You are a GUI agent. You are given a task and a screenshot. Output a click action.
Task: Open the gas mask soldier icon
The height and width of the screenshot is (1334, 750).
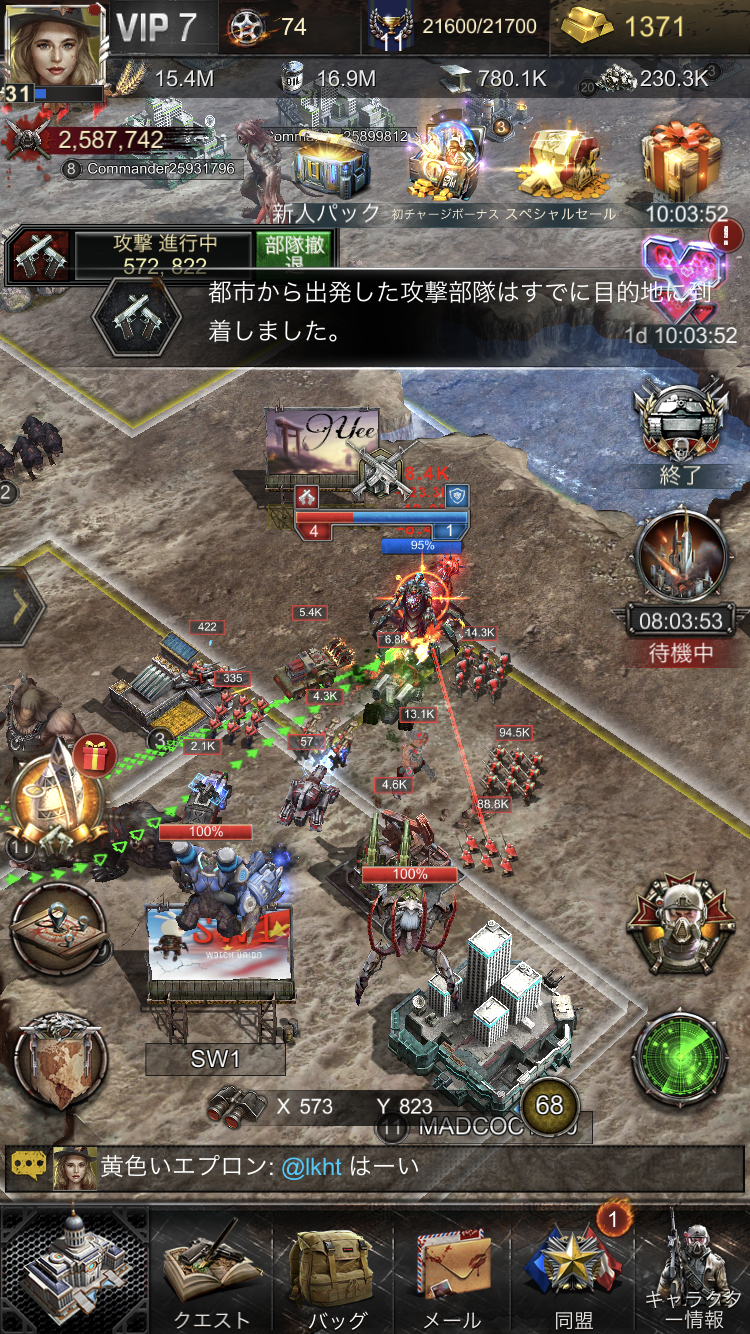tap(680, 925)
